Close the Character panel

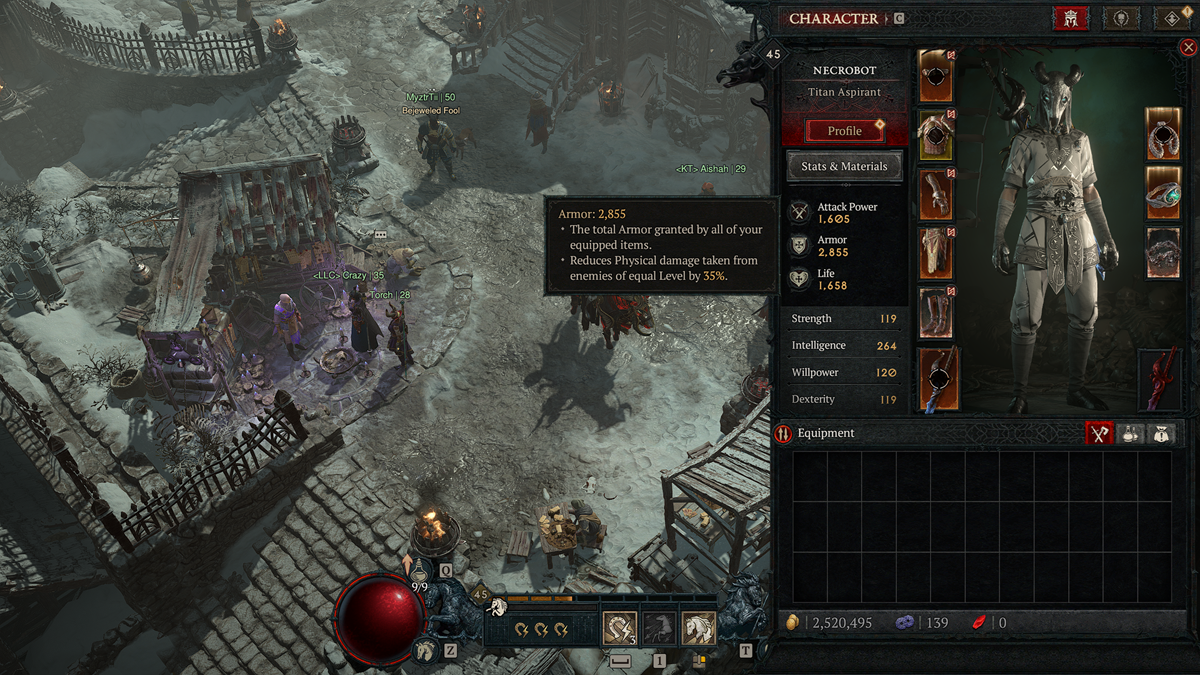point(1188,47)
